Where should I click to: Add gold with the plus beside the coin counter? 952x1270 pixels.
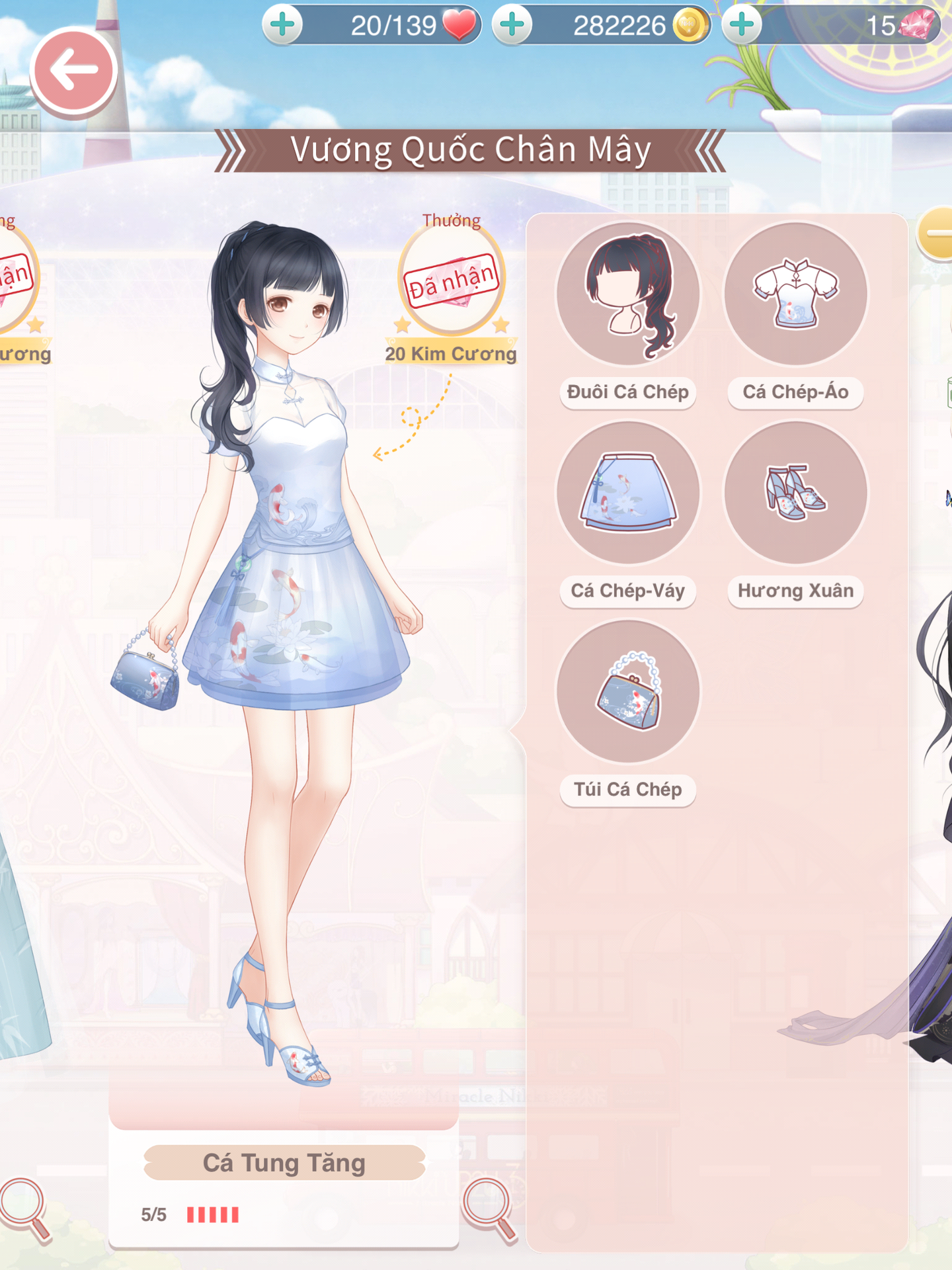(512, 25)
